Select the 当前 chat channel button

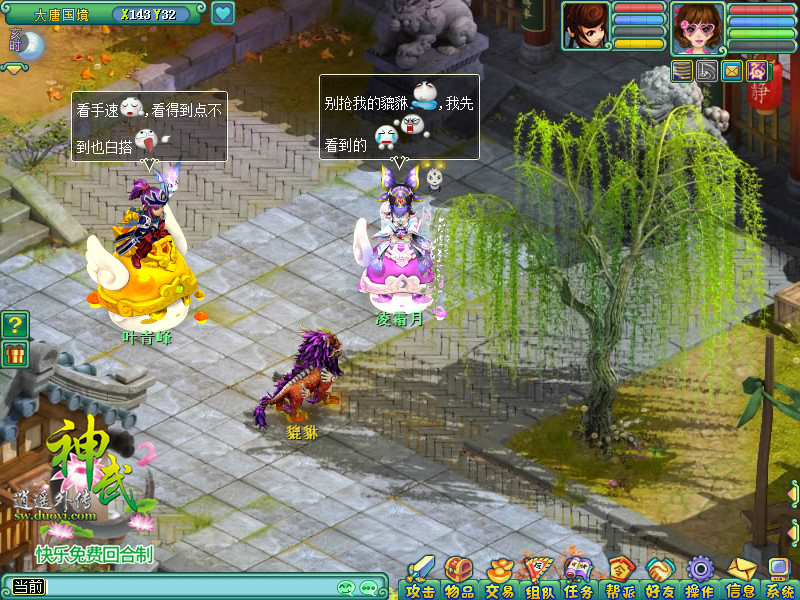27,587
